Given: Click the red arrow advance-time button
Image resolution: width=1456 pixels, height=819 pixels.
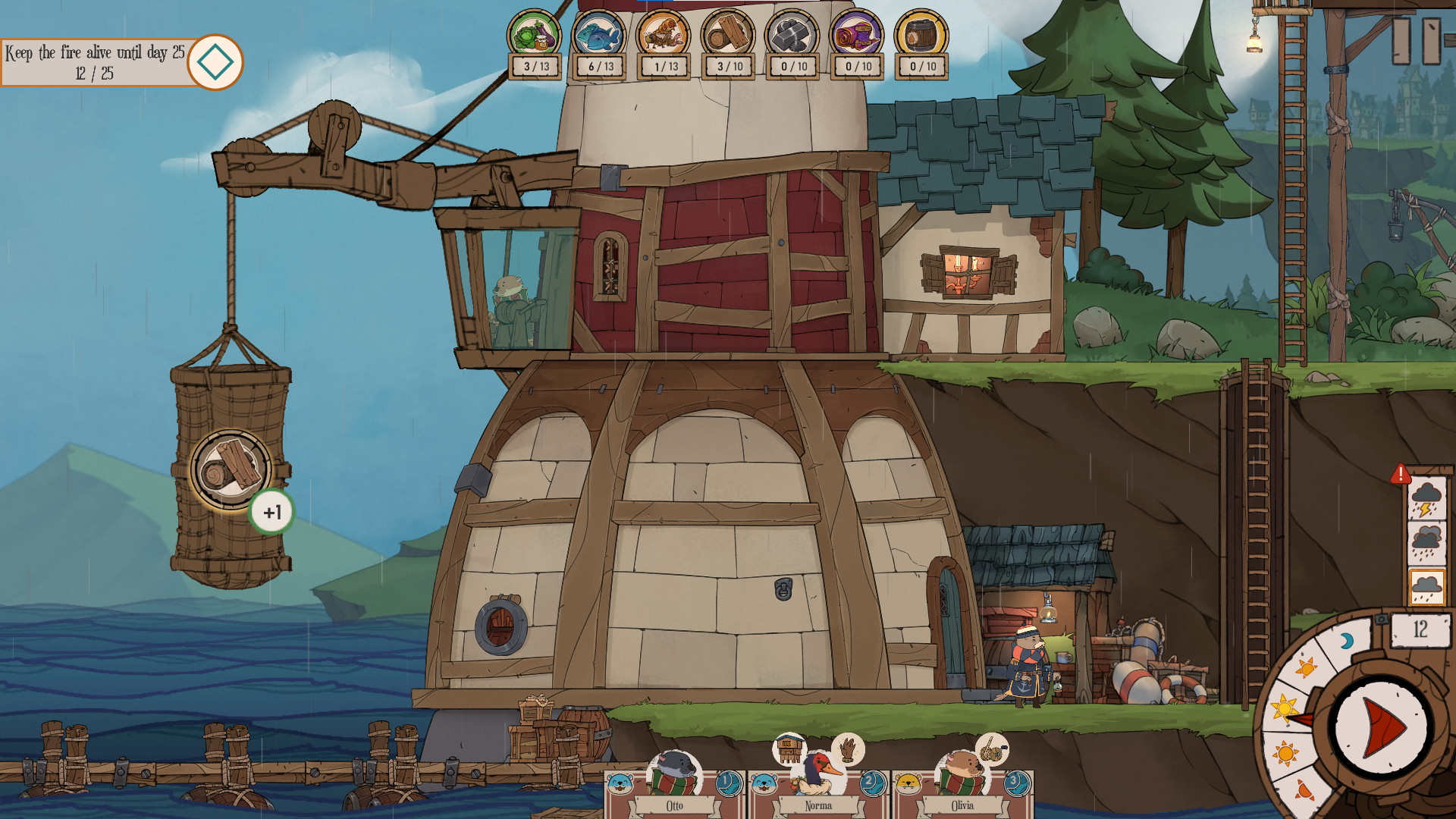Looking at the screenshot, I should (x=1382, y=728).
